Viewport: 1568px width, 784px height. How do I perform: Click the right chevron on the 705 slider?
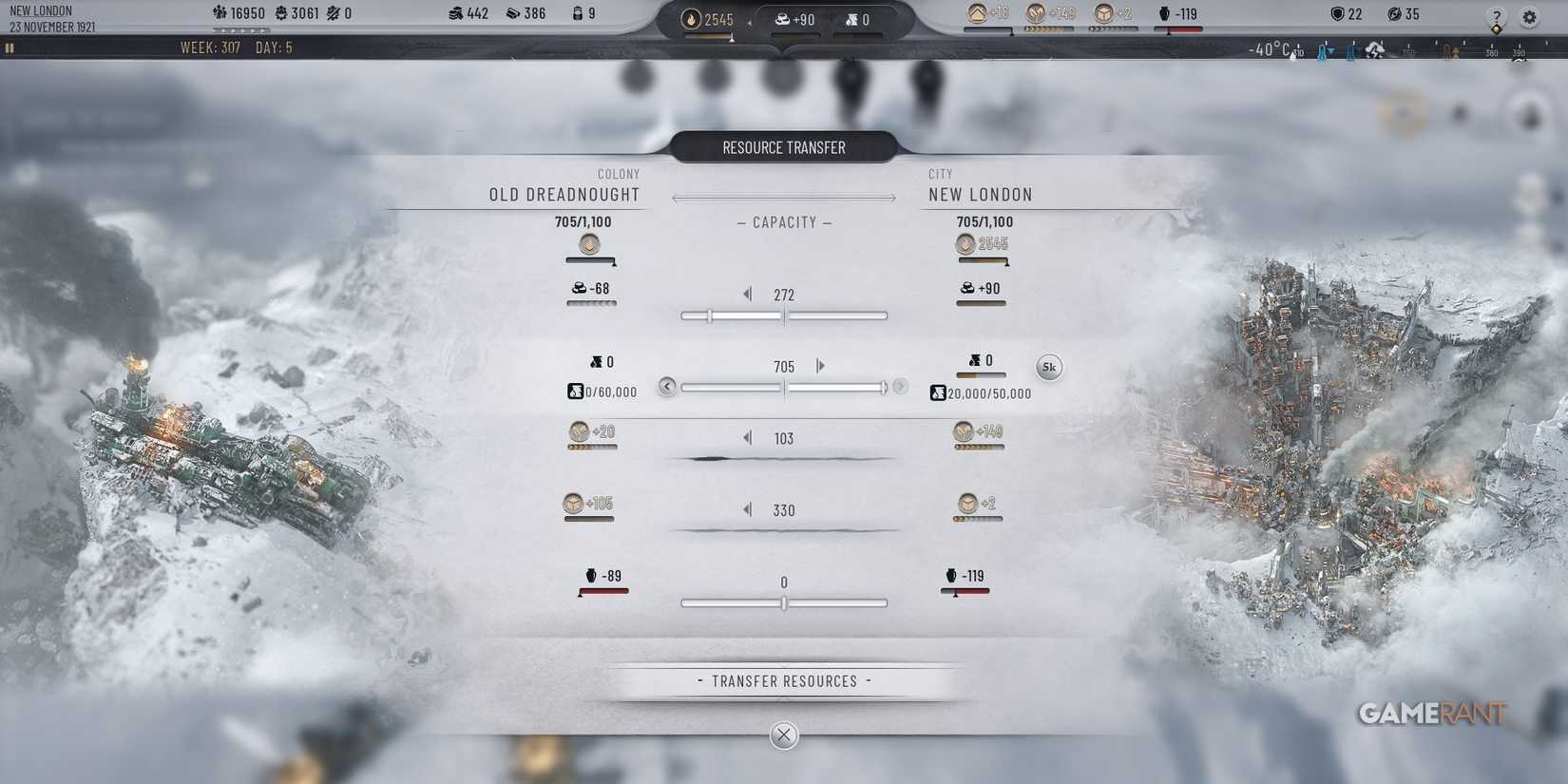pyautogui.click(x=899, y=387)
